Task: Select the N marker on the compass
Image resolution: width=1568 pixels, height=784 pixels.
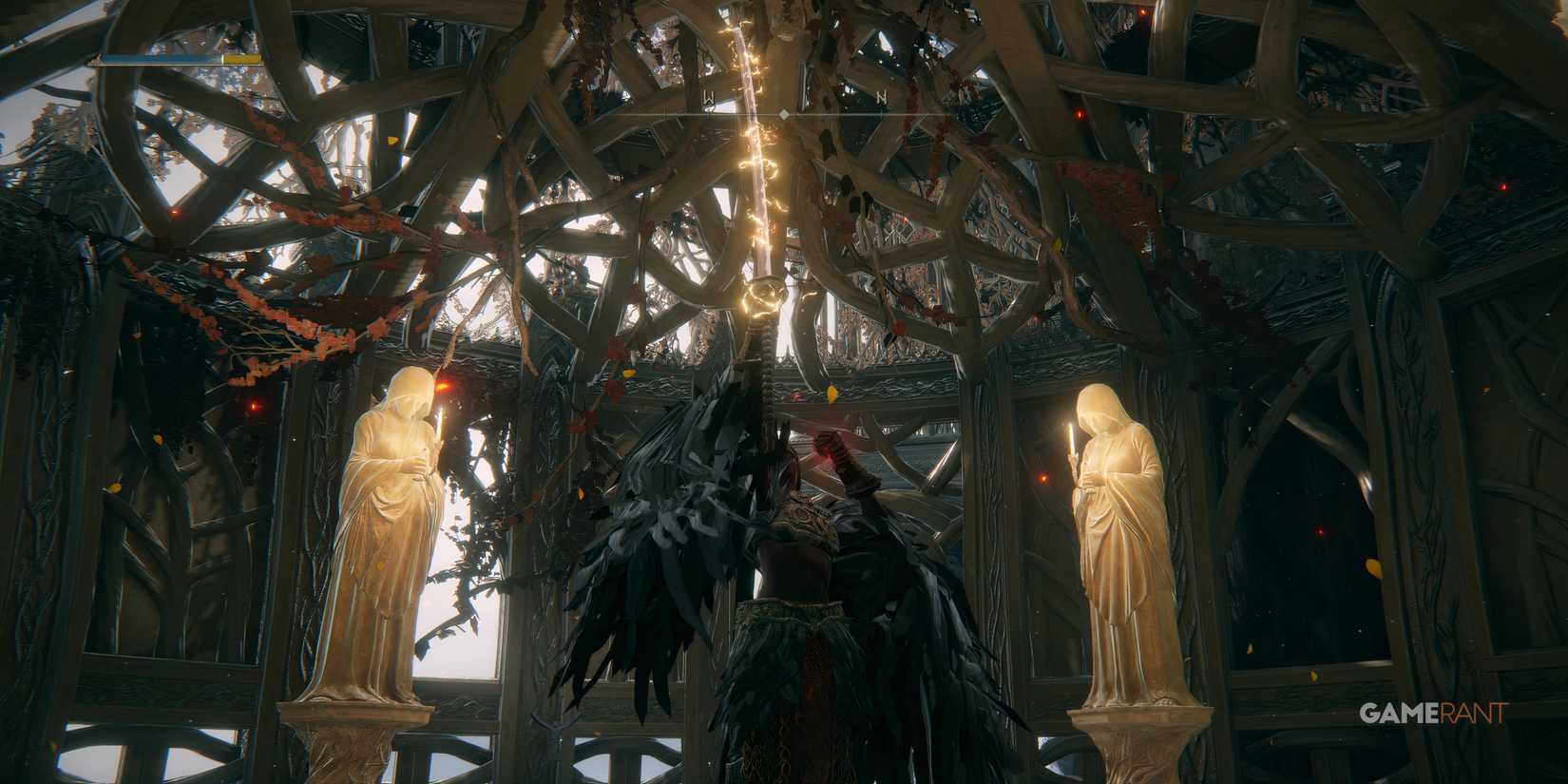Action: [x=882, y=96]
